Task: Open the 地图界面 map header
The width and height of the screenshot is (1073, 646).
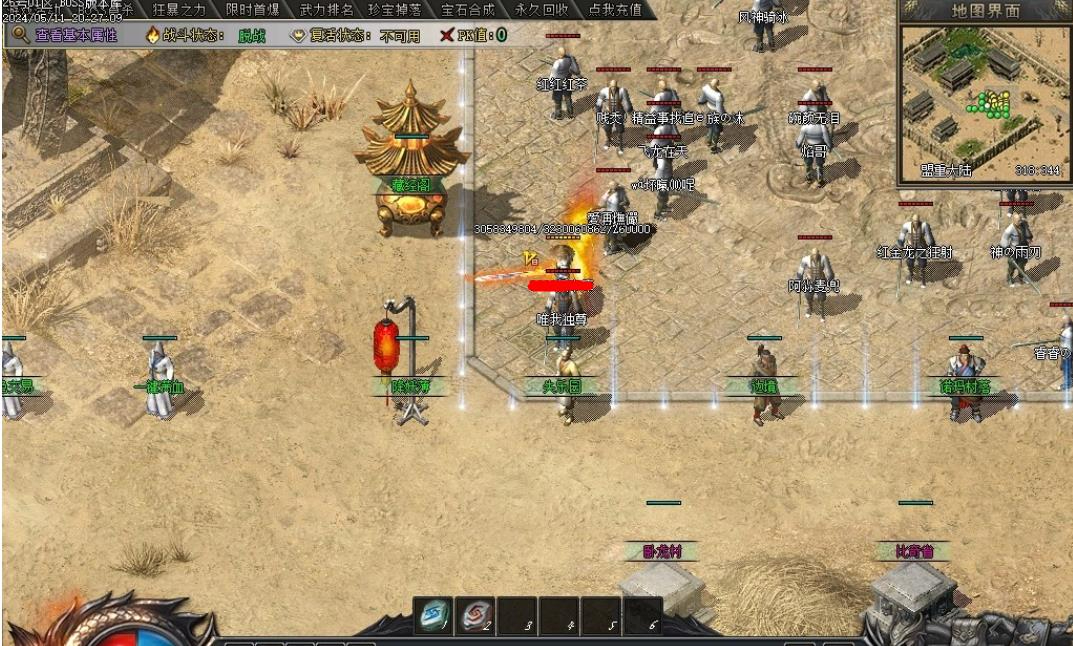Action: click(985, 11)
